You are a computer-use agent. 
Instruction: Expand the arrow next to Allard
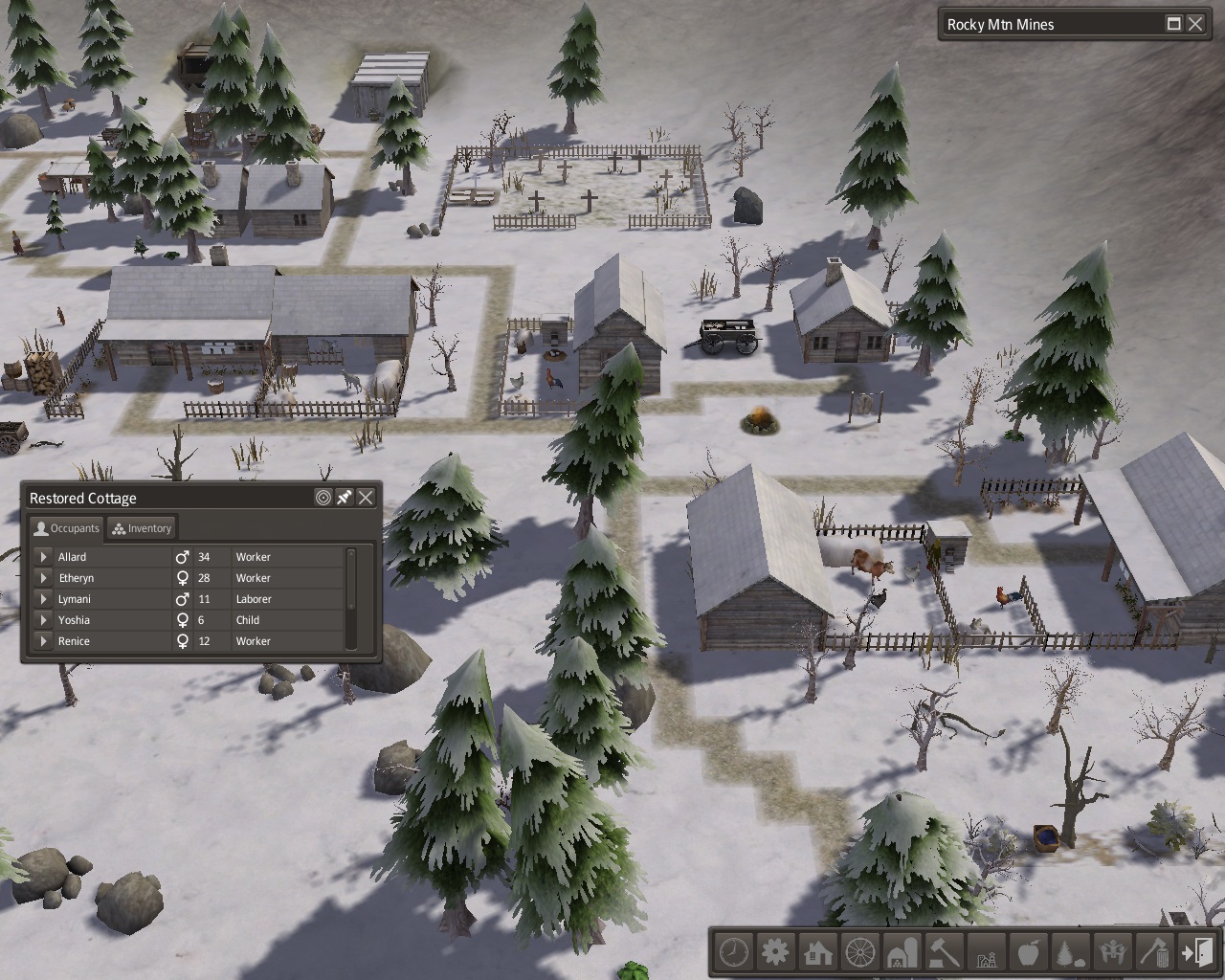tap(43, 557)
